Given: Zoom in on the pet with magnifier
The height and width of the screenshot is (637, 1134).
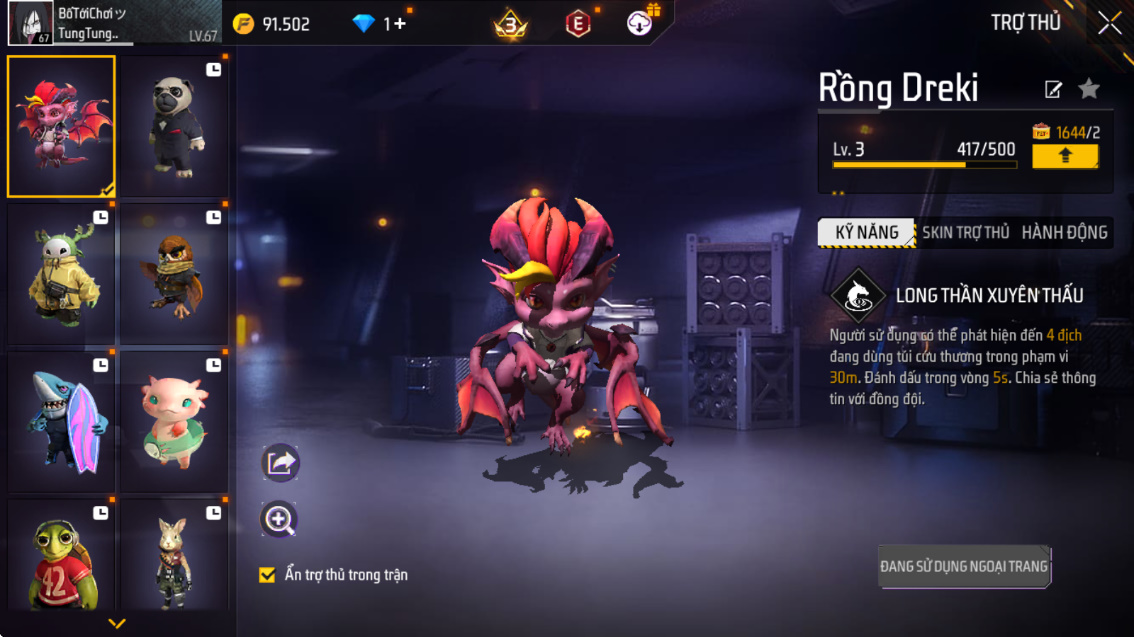Looking at the screenshot, I should point(279,520).
